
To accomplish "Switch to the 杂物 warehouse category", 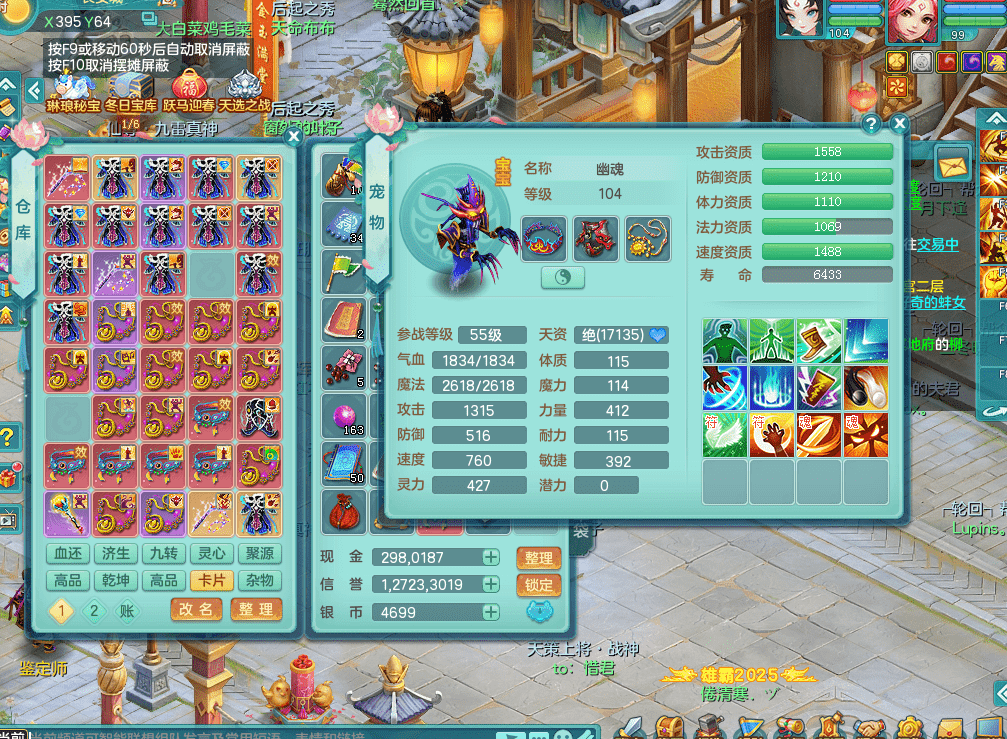I will tap(258, 581).
